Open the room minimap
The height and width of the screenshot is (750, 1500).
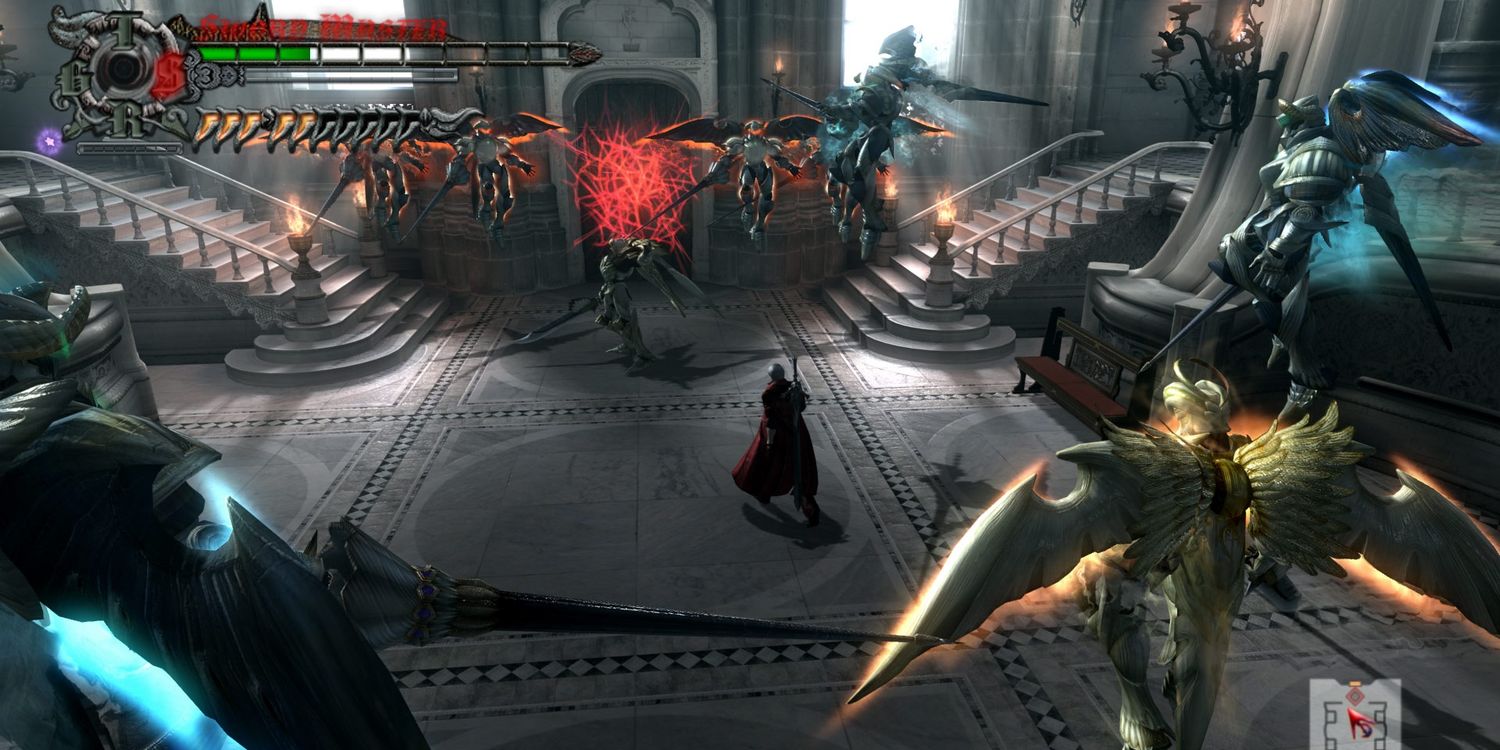point(1353,713)
